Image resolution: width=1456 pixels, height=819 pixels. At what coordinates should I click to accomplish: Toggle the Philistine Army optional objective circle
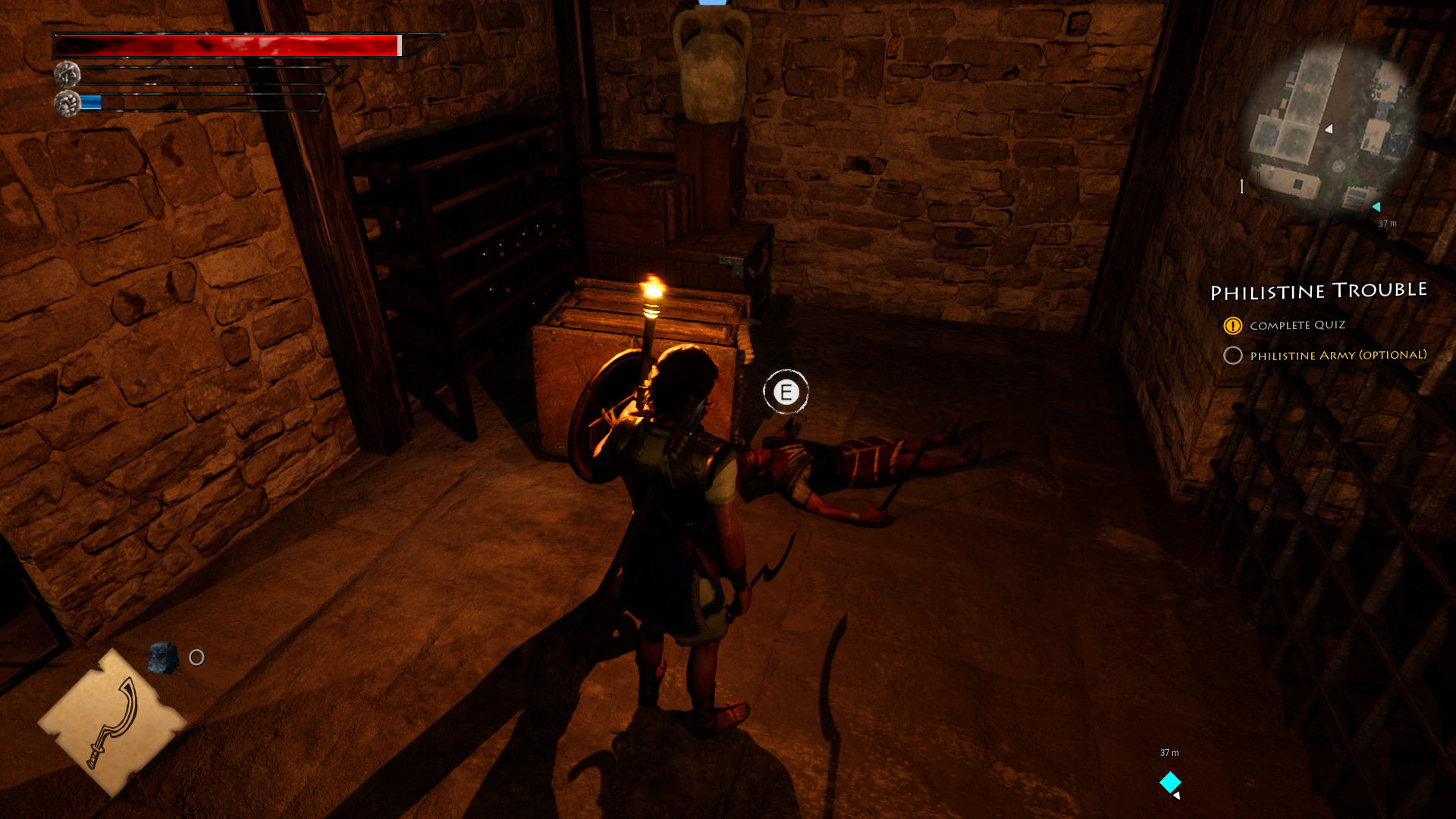1234,355
